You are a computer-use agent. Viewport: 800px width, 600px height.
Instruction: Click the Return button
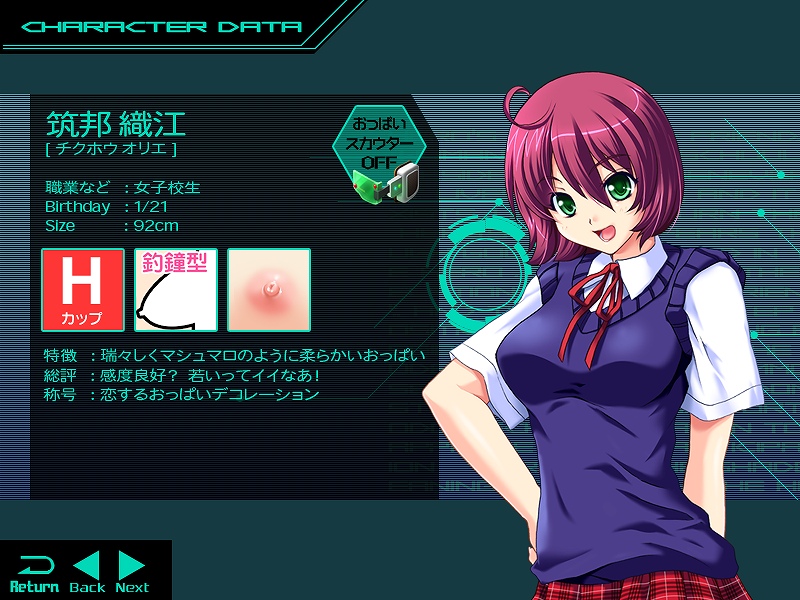coord(34,572)
